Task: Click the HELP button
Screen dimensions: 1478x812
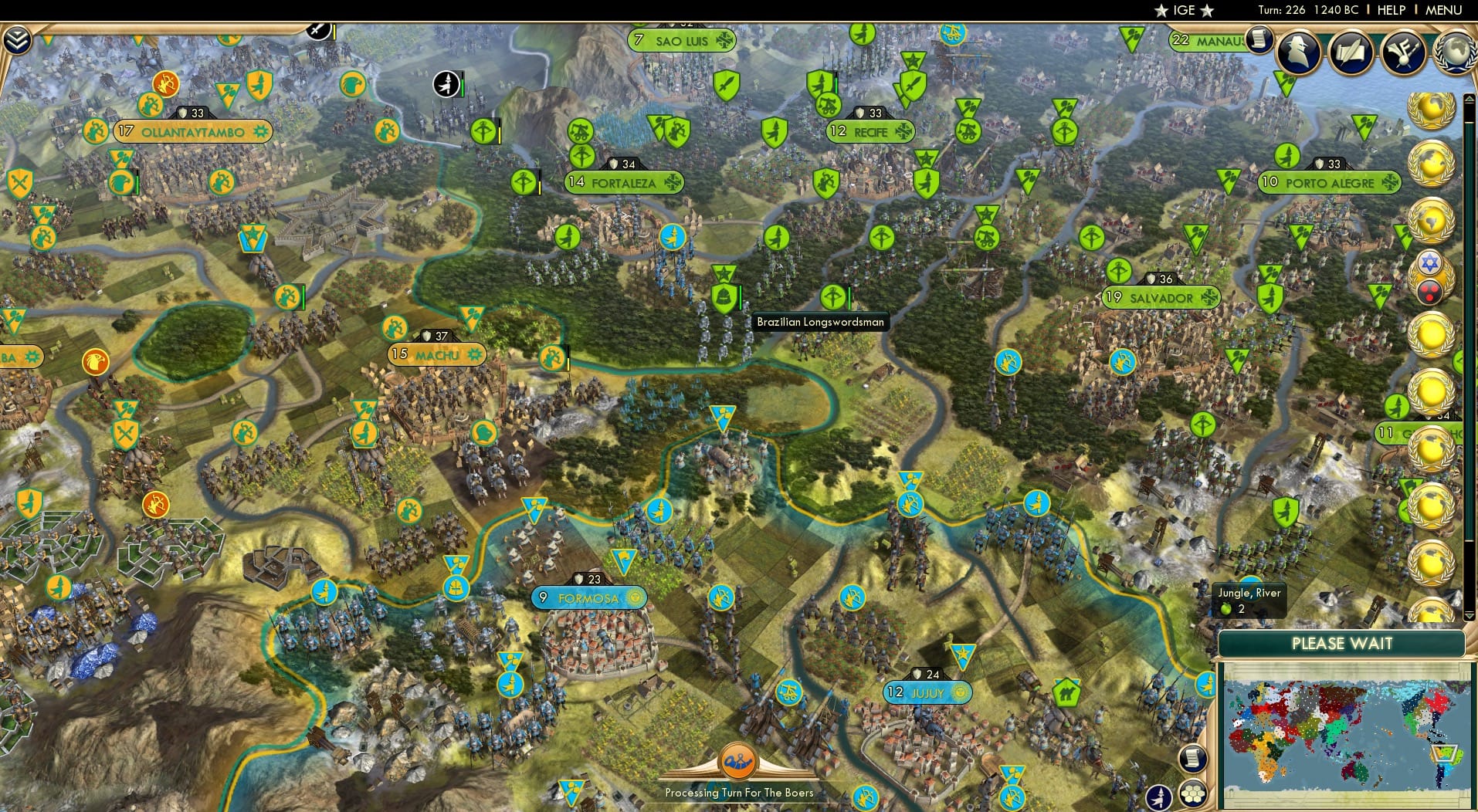Action: 1390,10
